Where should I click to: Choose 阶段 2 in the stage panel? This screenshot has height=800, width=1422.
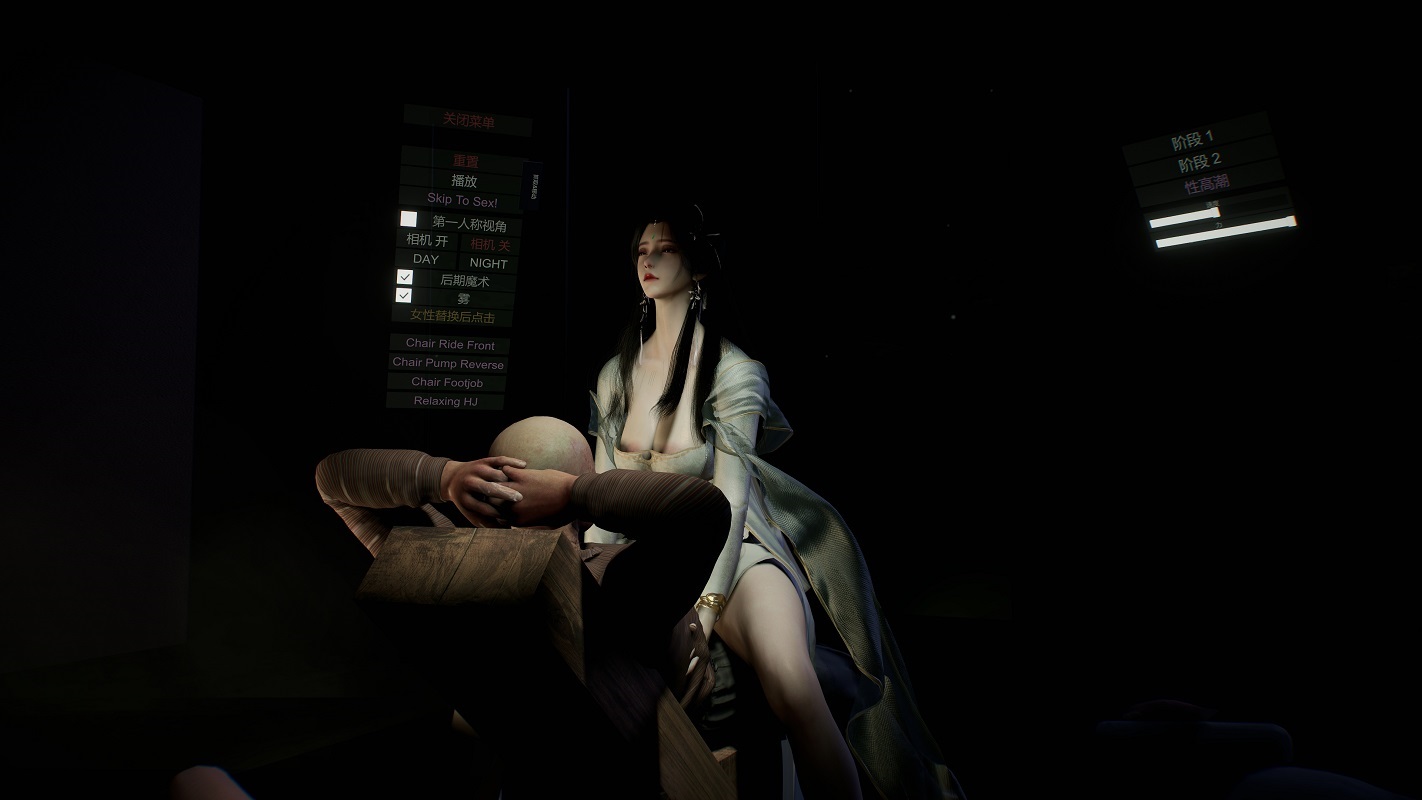(1200, 163)
